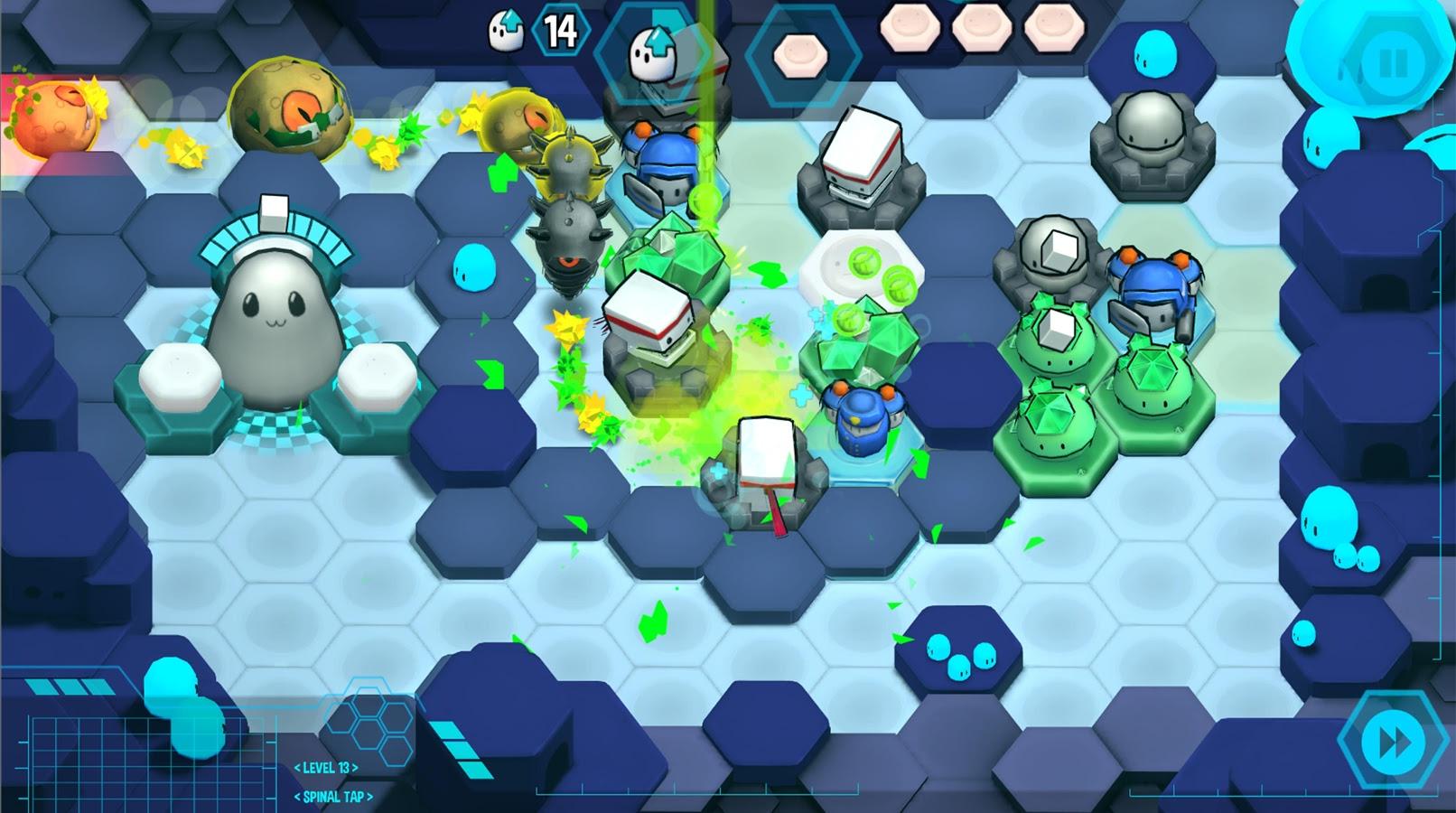This screenshot has height=813, width=1456.
Task: Pause the game
Action: (1392, 63)
